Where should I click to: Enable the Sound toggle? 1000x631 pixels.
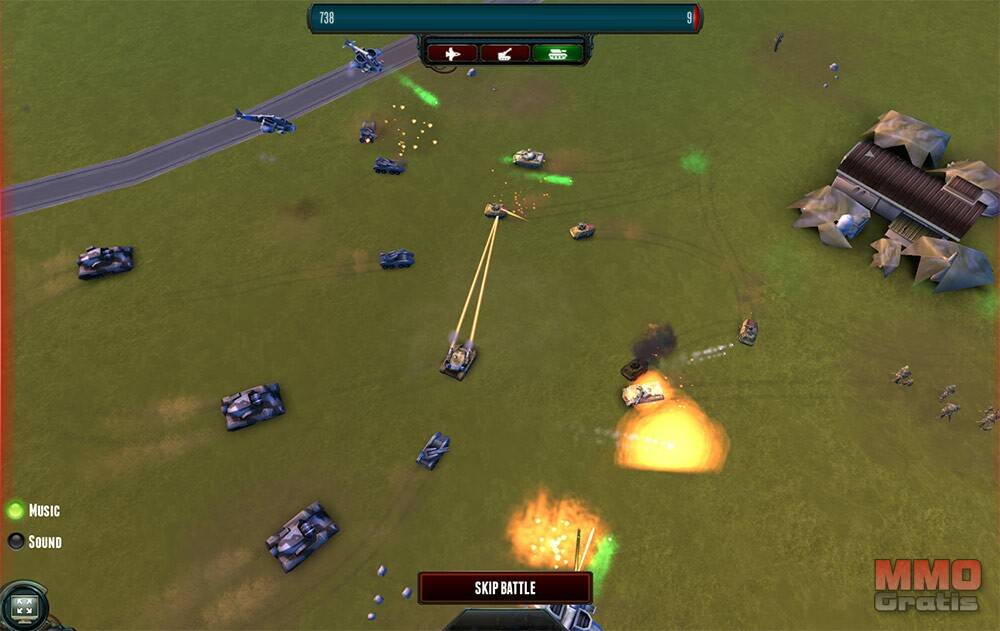point(15,542)
